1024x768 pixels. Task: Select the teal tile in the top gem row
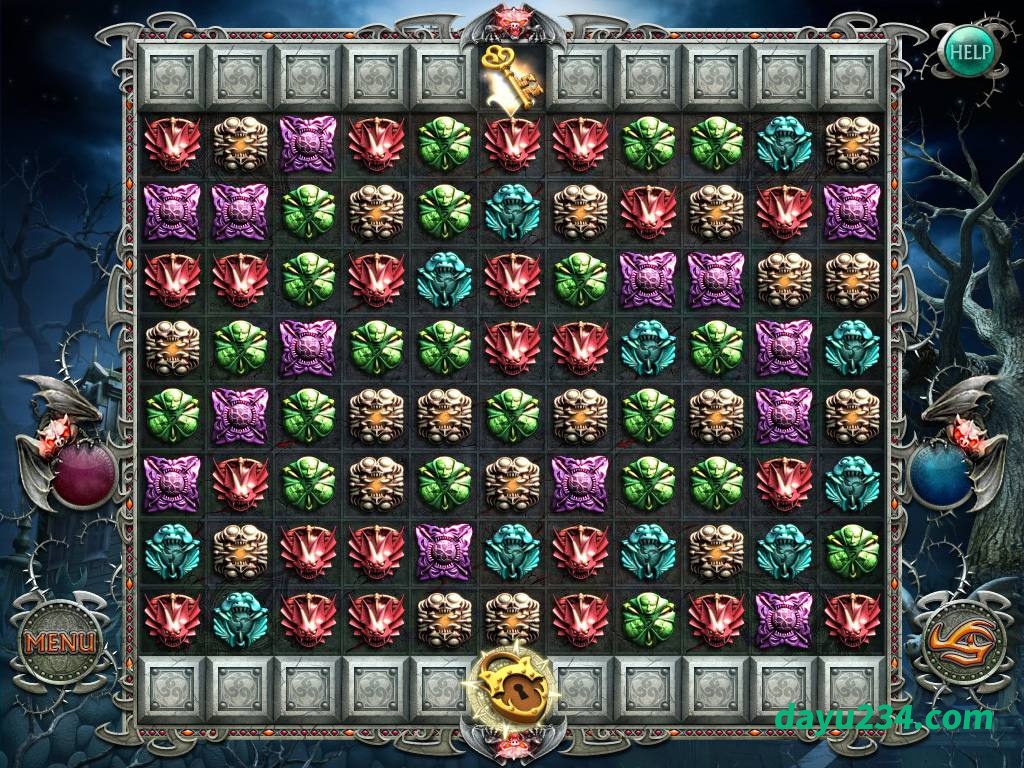point(783,143)
